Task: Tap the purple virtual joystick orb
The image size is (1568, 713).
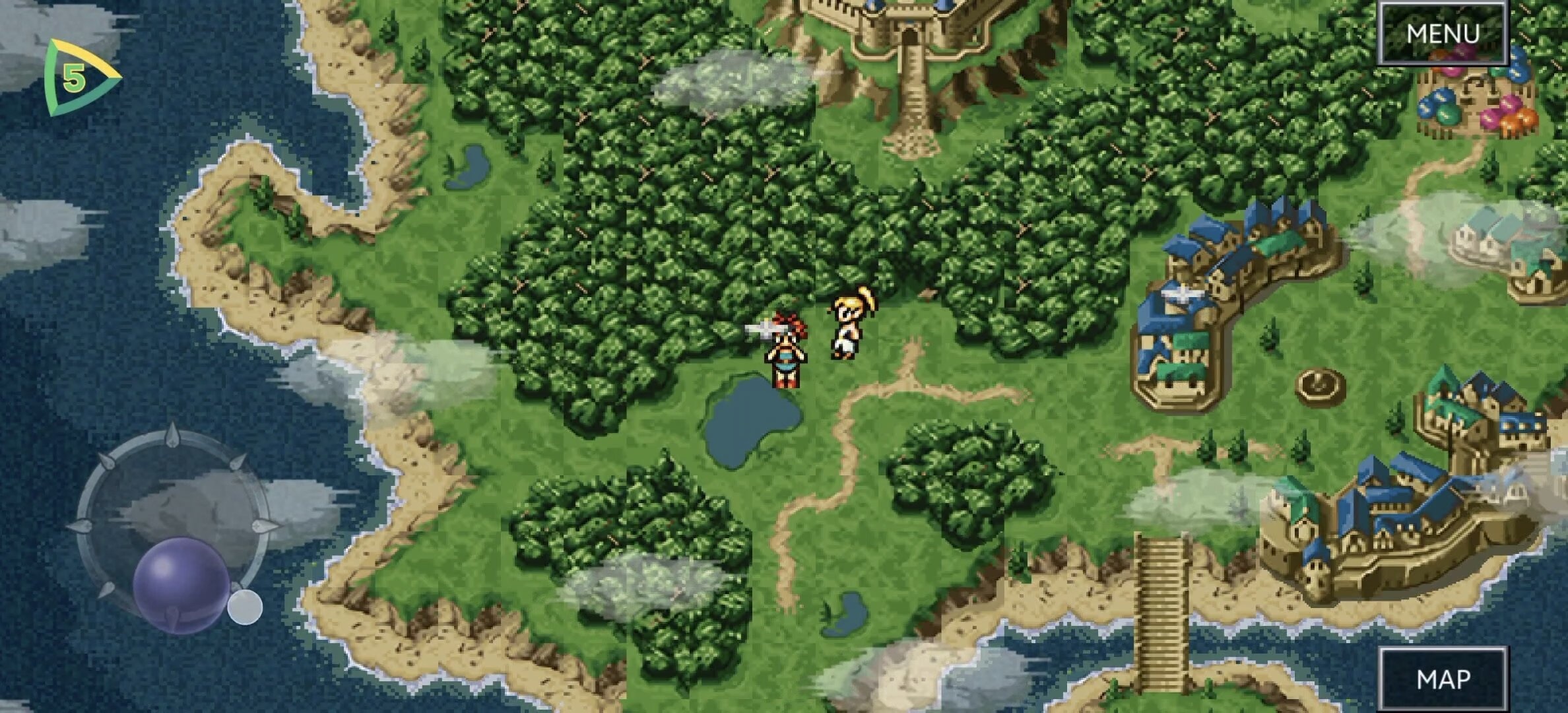Action: point(181,585)
